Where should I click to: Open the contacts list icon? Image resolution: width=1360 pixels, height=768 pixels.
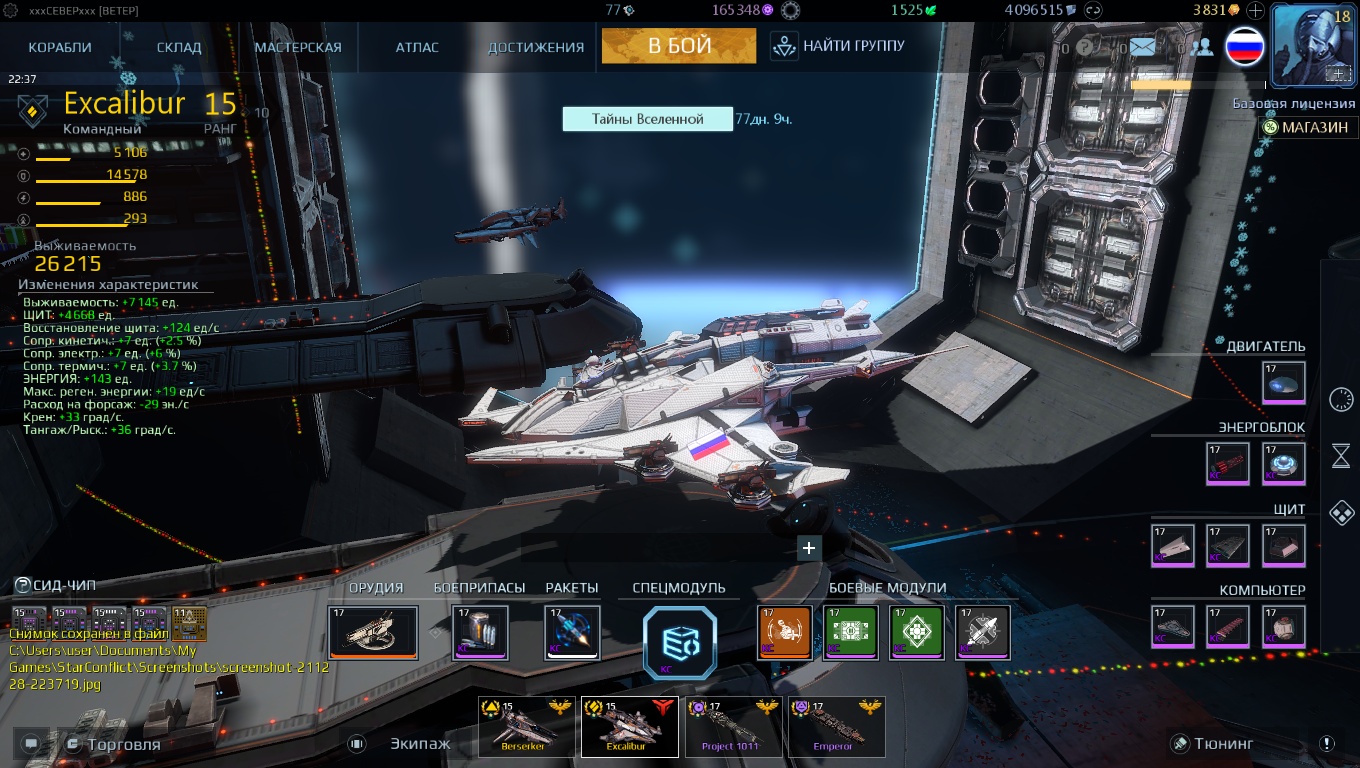coord(1202,47)
